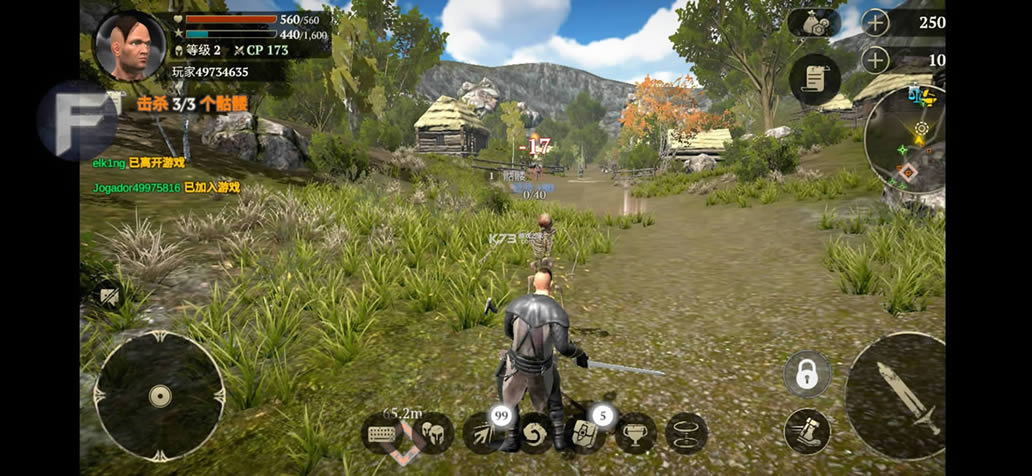
Task: Open the player portrait character sheet
Action: pyautogui.click(x=130, y=46)
